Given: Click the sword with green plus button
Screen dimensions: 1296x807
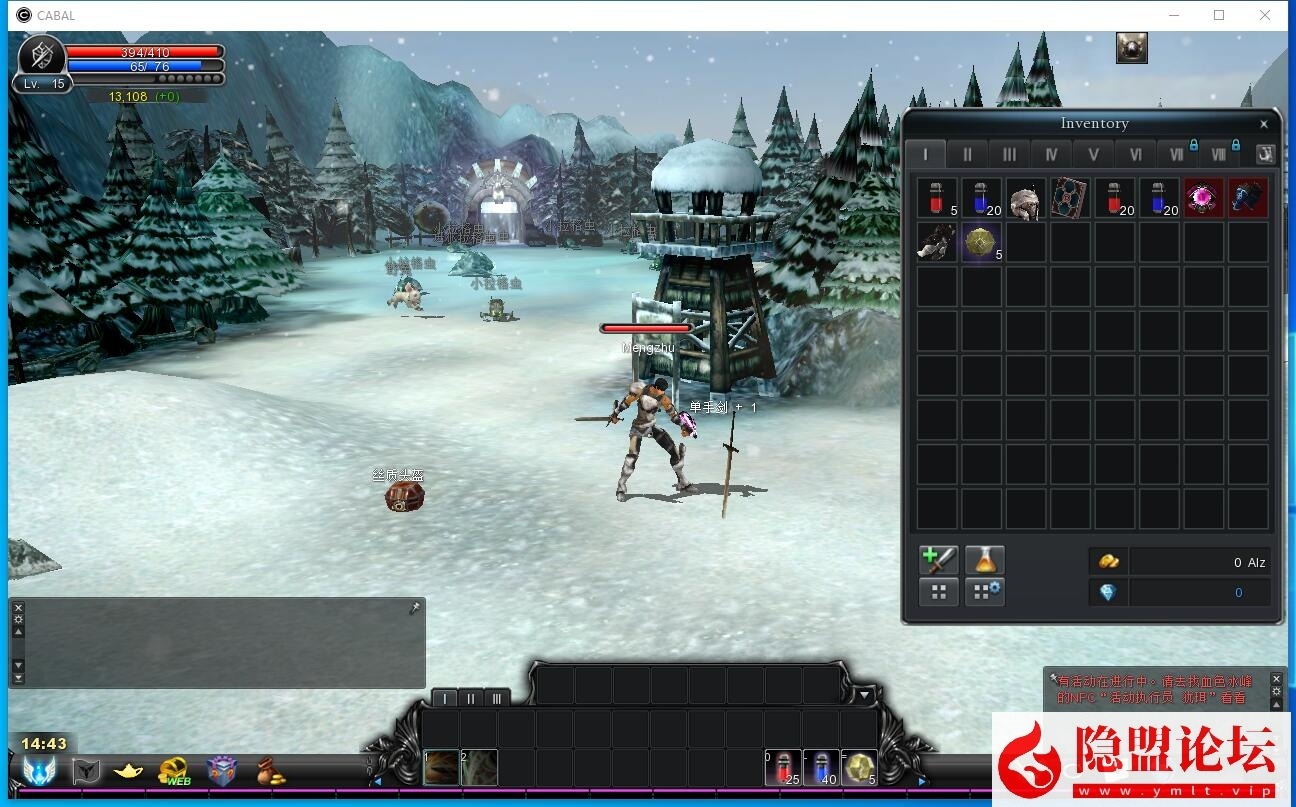Looking at the screenshot, I should pyautogui.click(x=938, y=560).
